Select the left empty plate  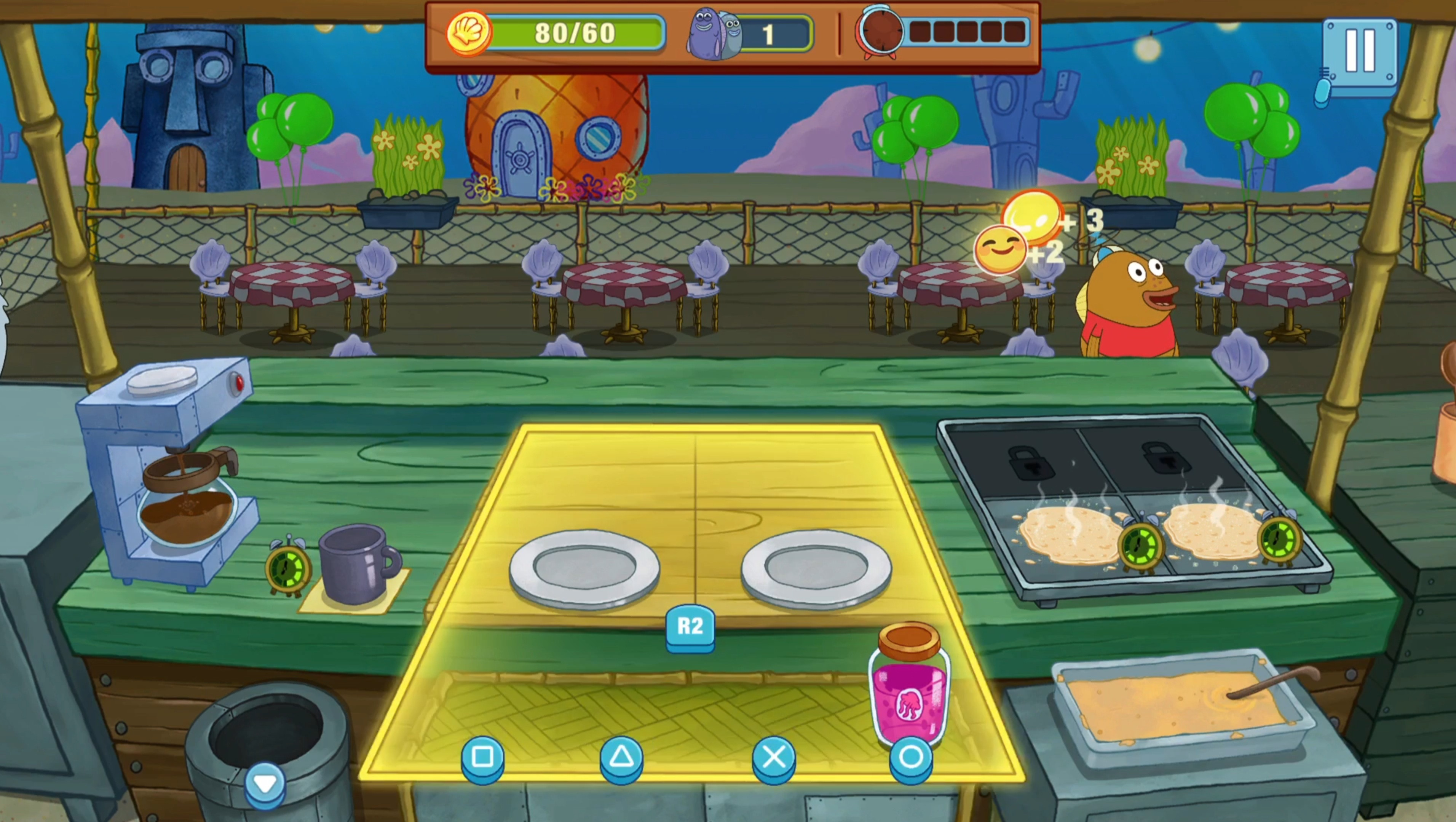coord(584,568)
